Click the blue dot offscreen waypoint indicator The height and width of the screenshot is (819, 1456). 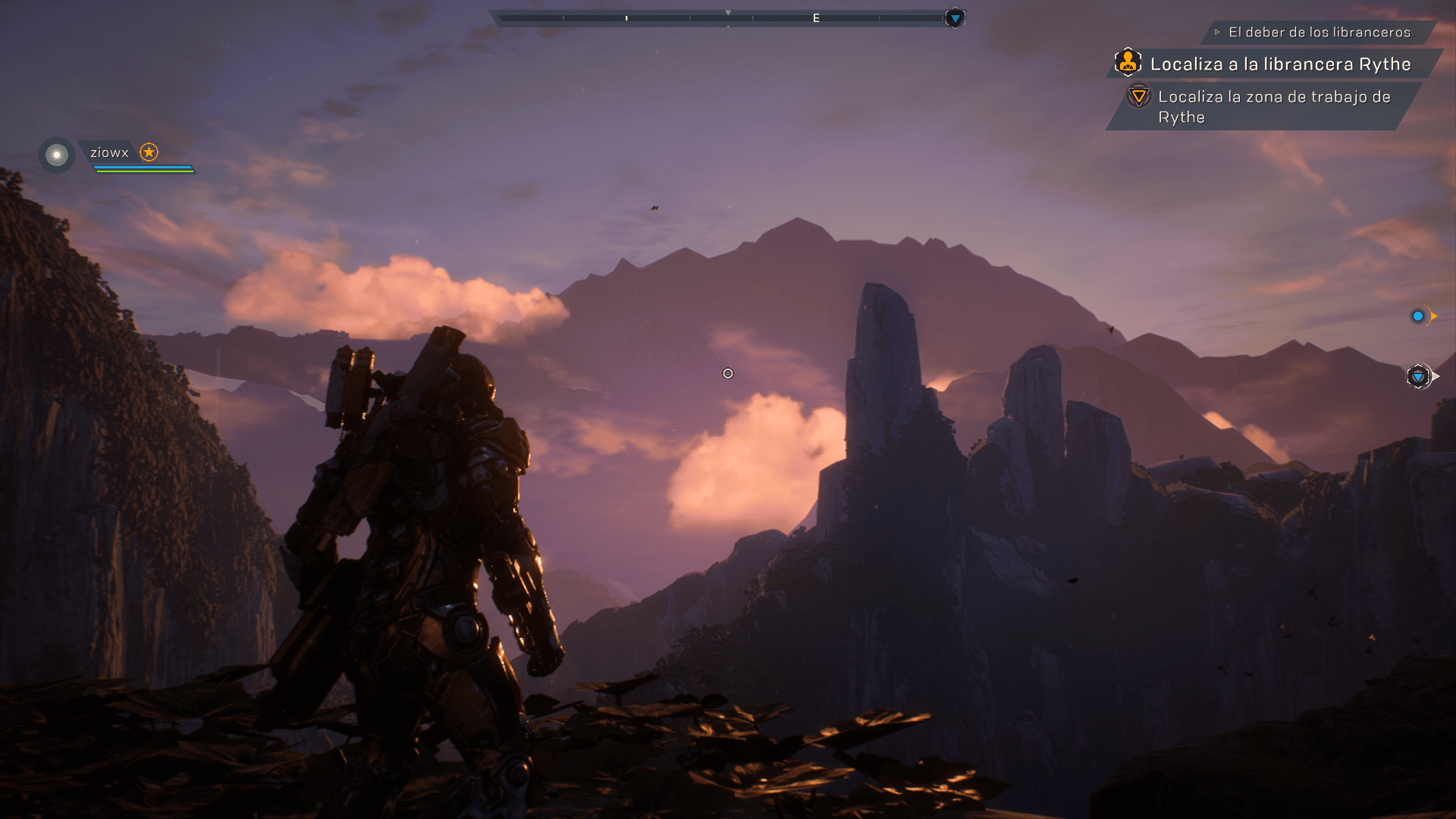(1417, 316)
